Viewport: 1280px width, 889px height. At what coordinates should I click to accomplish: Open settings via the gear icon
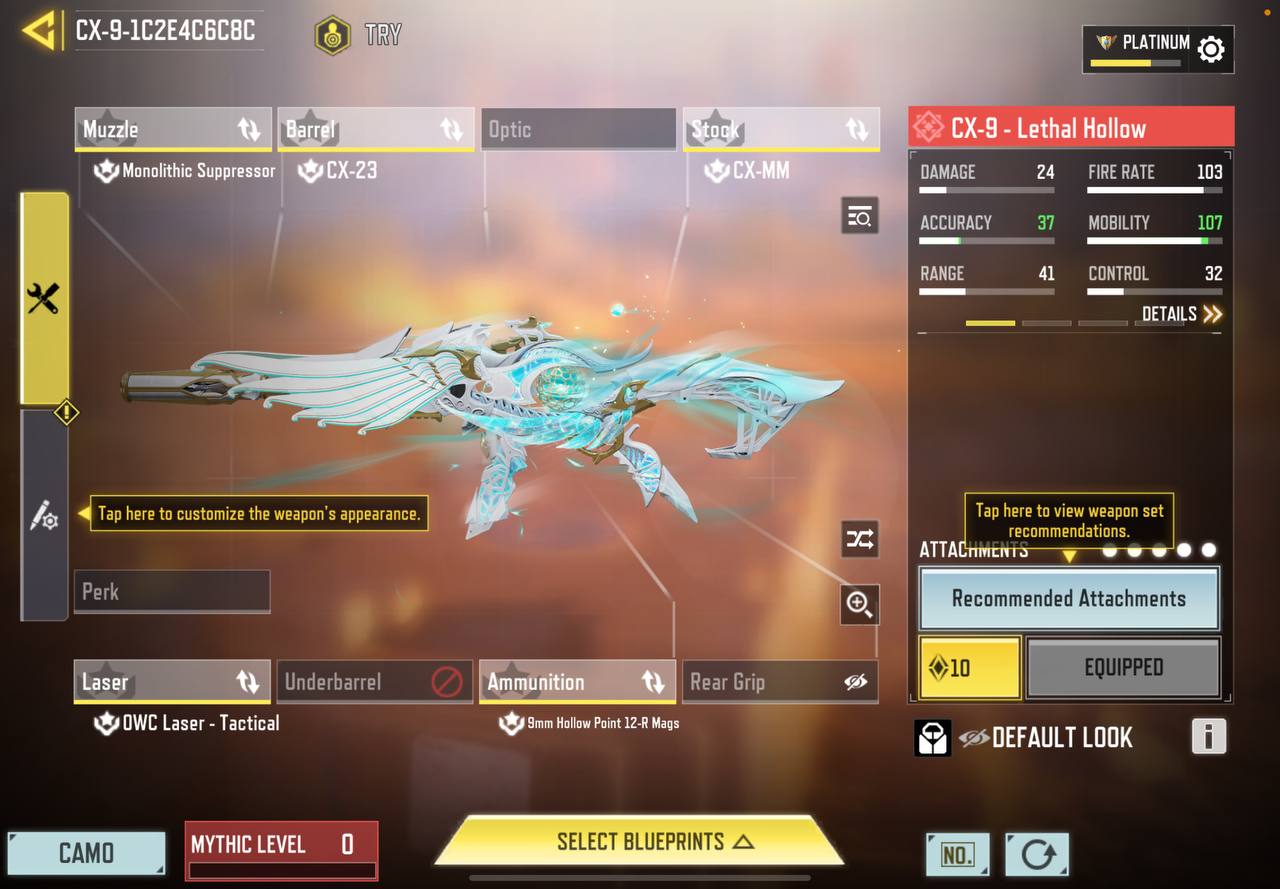coord(1211,49)
